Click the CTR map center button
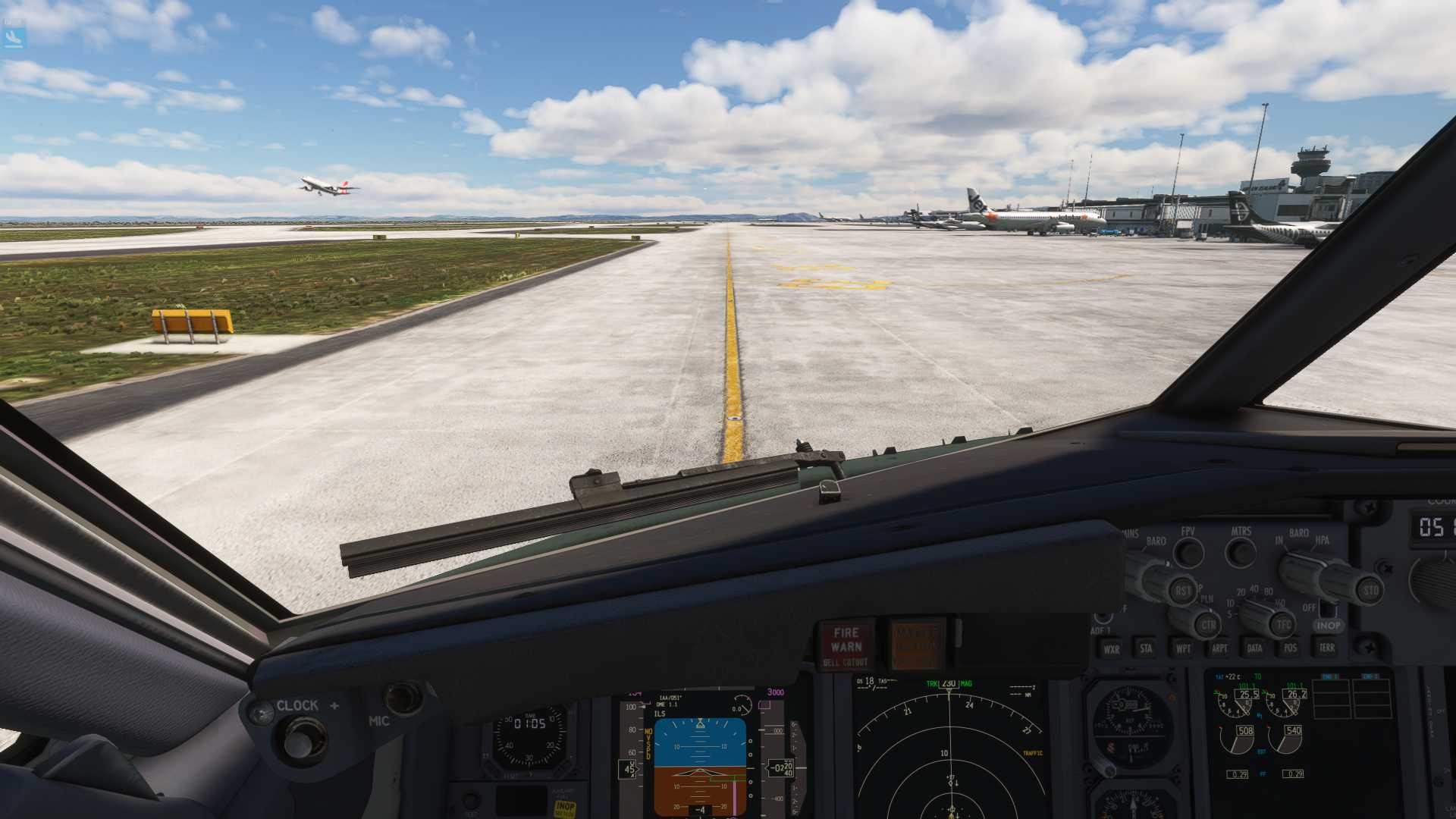The height and width of the screenshot is (819, 1456). [1208, 625]
